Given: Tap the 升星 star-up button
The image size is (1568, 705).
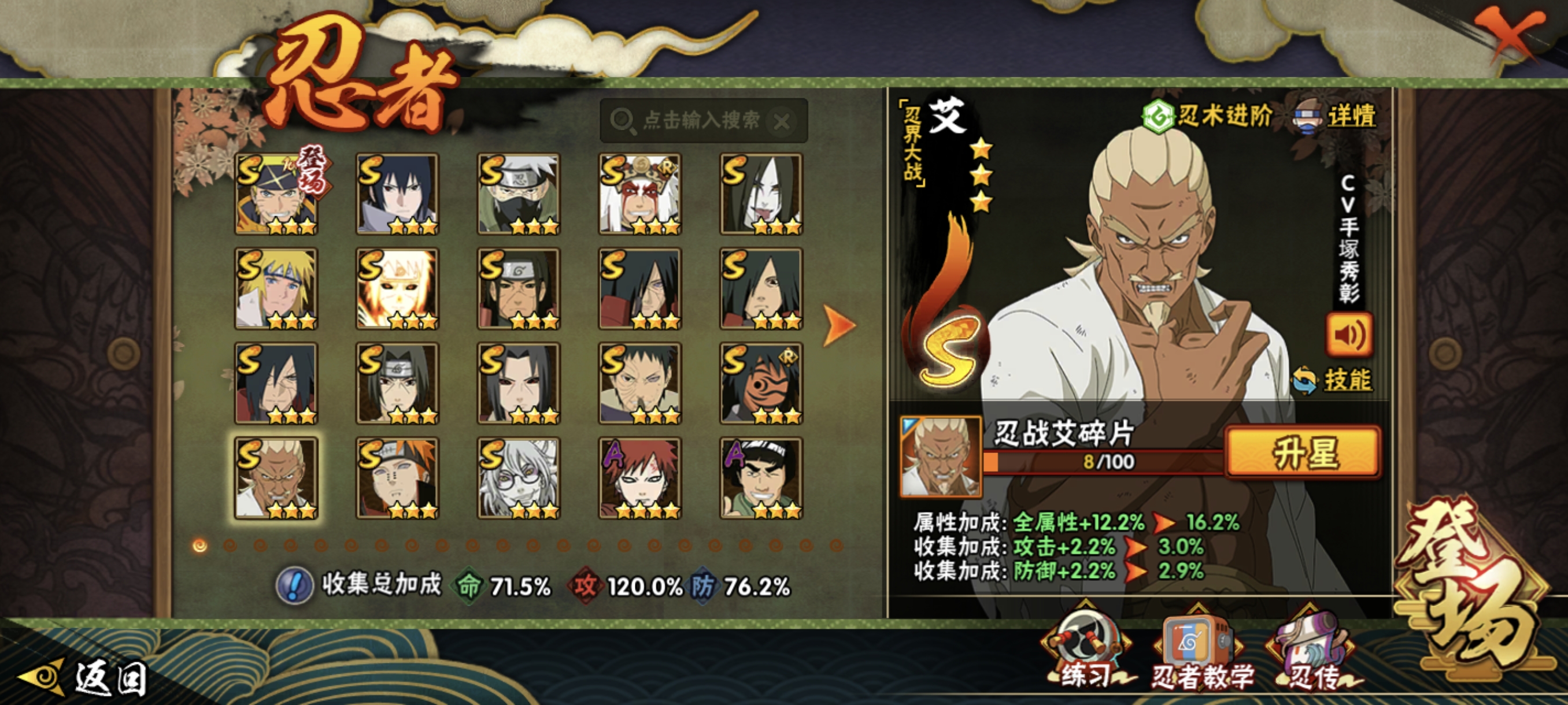Looking at the screenshot, I should [1302, 451].
